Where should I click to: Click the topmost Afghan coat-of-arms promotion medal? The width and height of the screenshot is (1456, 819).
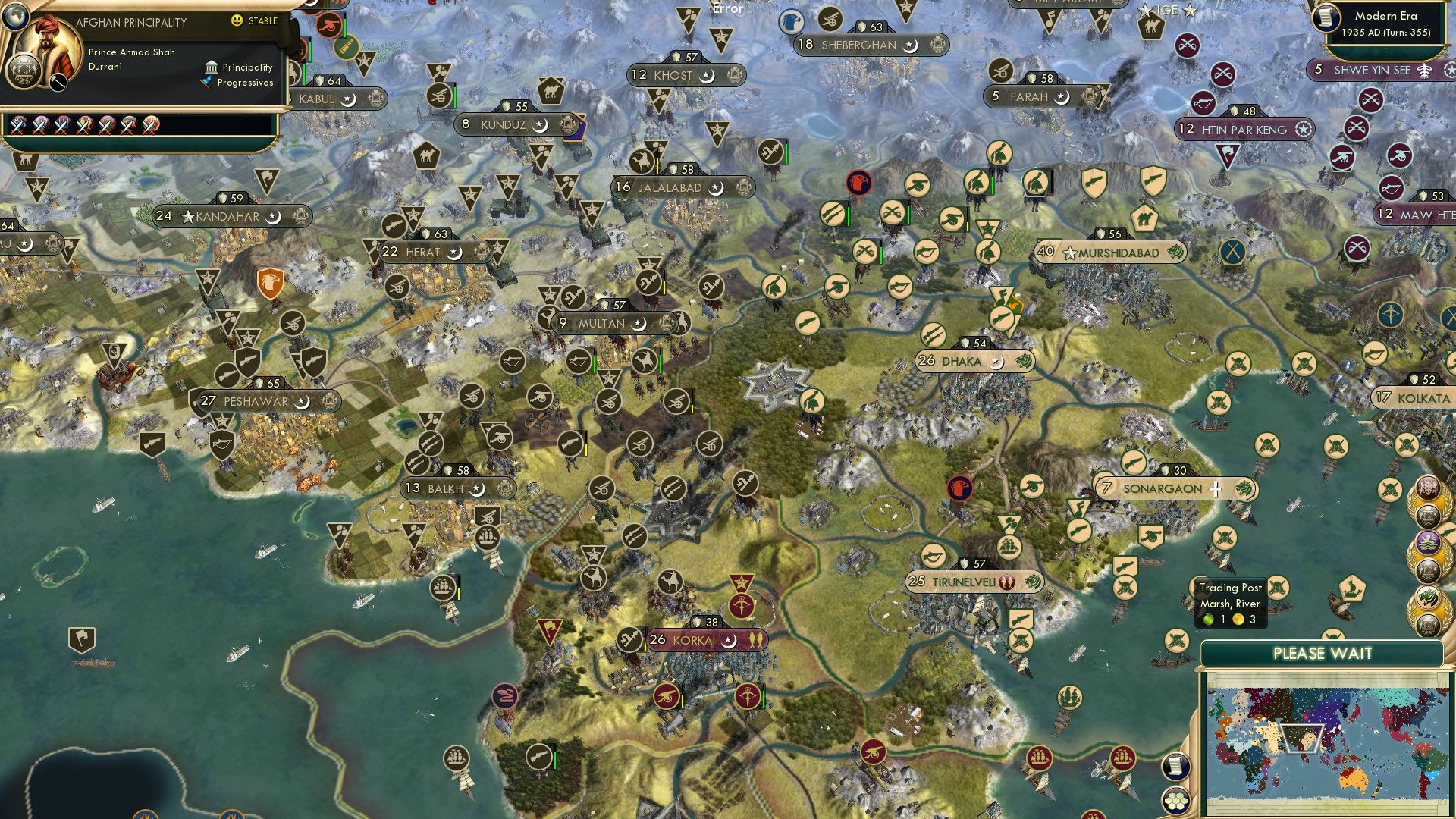click(x=1429, y=514)
